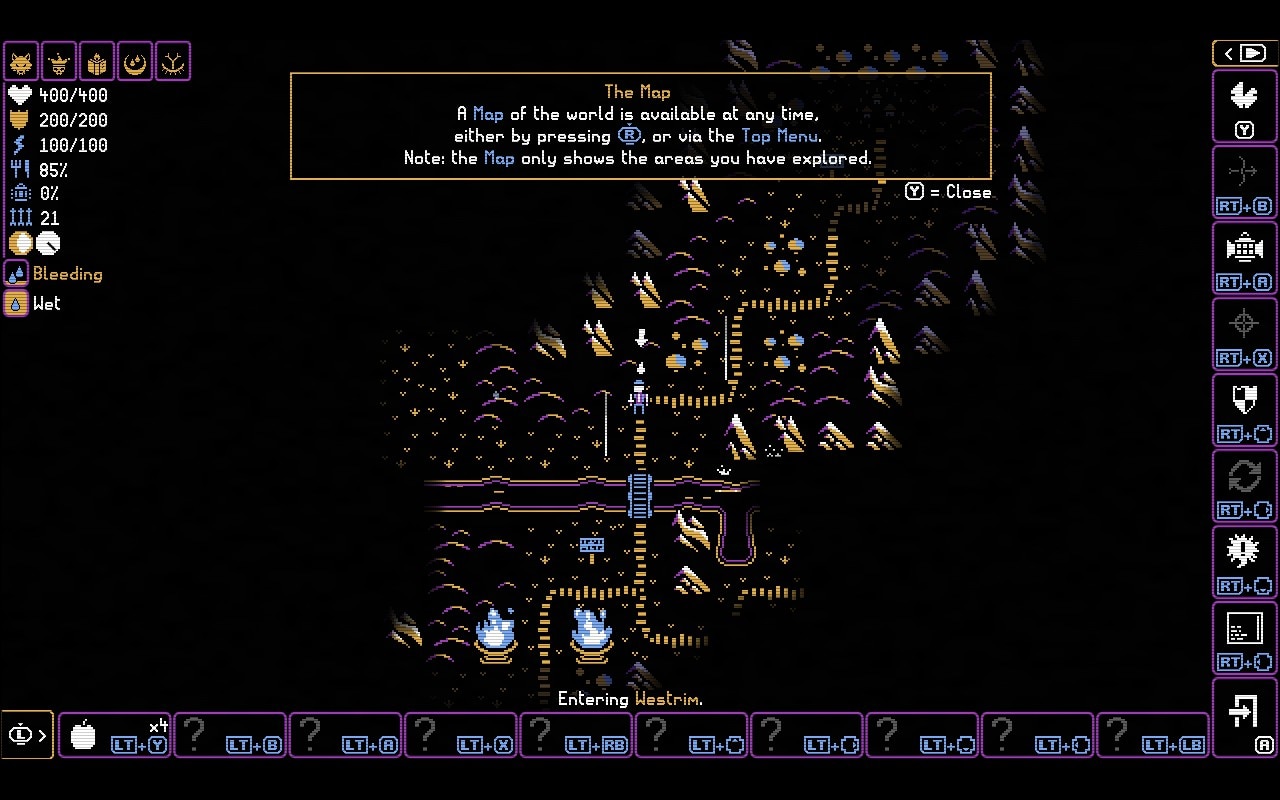Inspect the Bleeding status effect icon
Image resolution: width=1280 pixels, height=800 pixels.
(x=16, y=274)
